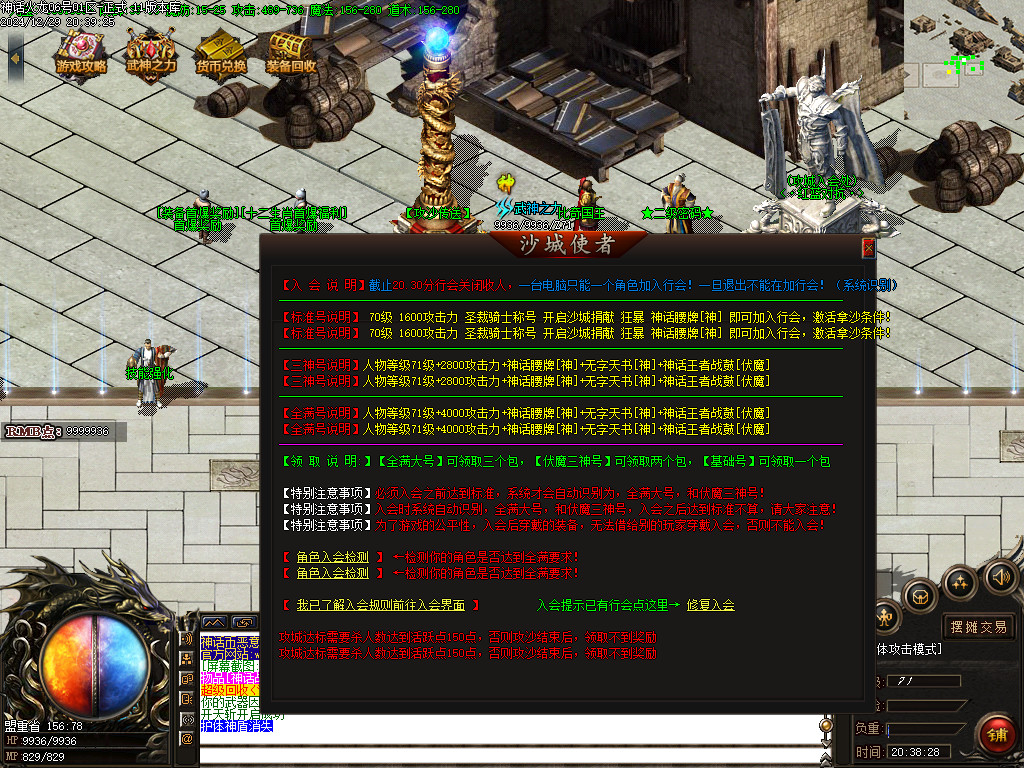This screenshot has height=768, width=1024.
Task: Open the character figure round icon
Action: coord(886,616)
